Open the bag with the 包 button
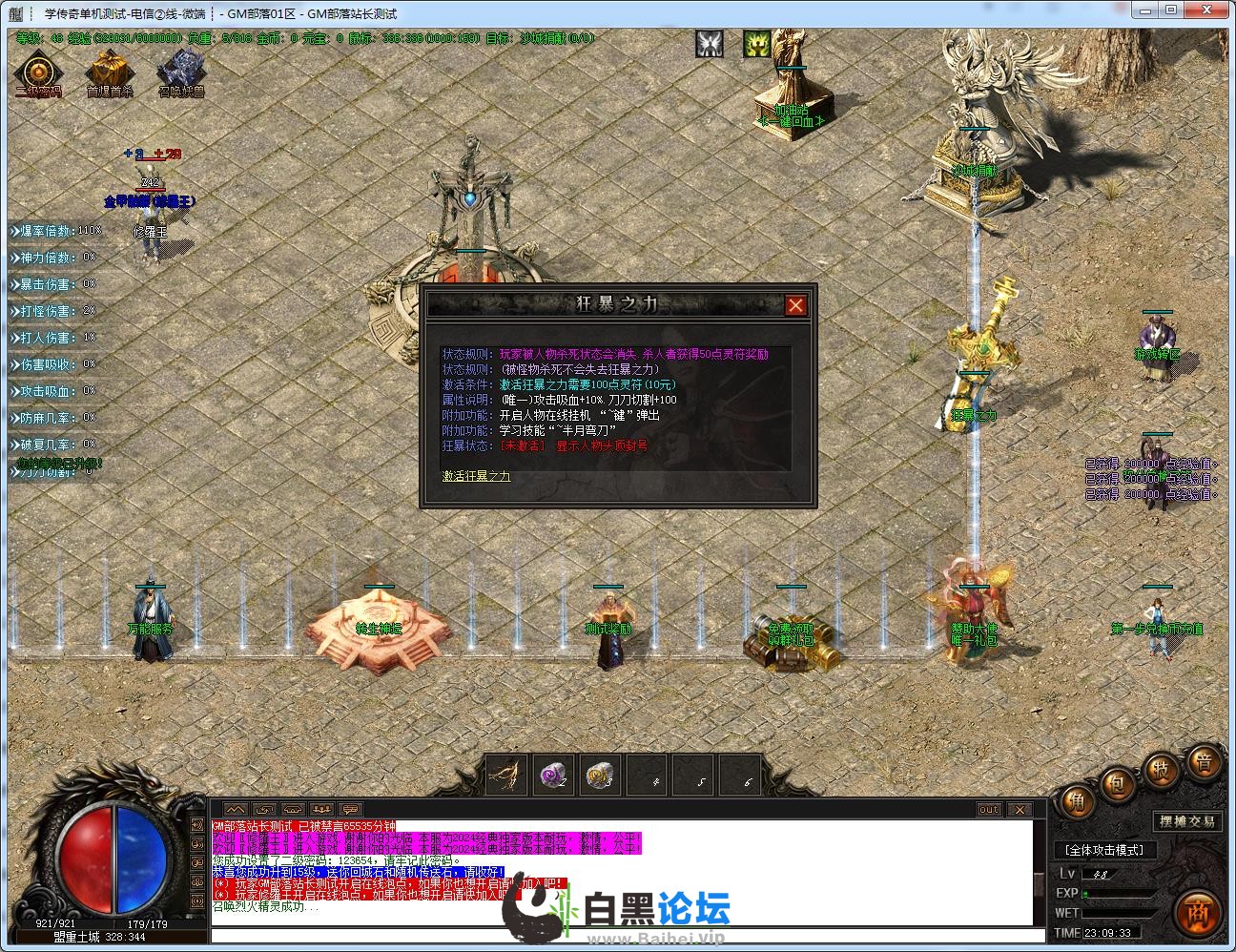The image size is (1236, 952). 1117,783
